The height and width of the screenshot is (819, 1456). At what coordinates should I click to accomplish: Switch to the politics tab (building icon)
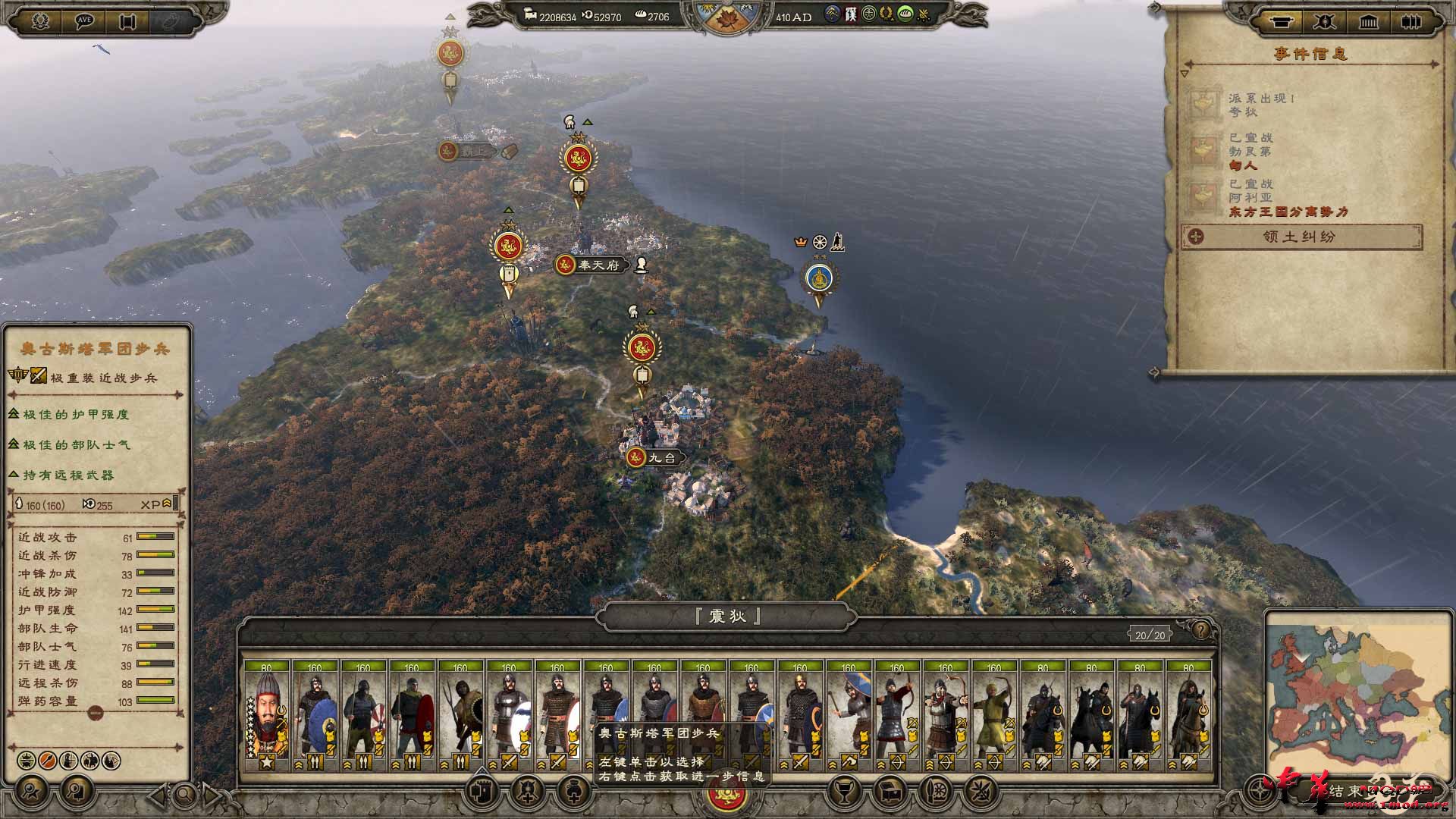point(1368,22)
